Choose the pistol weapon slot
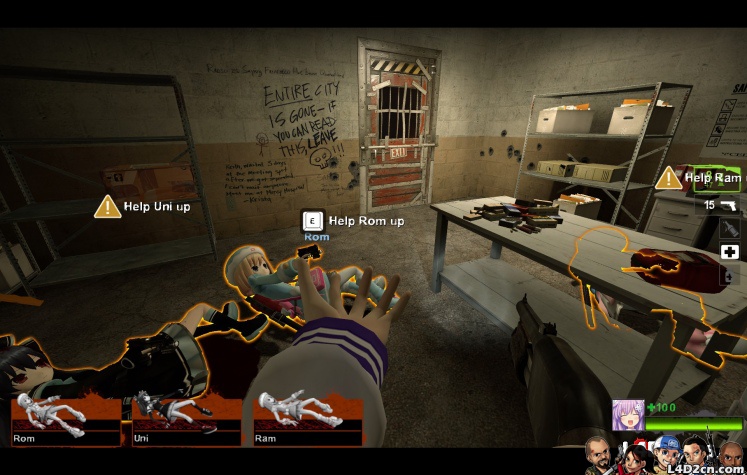The height and width of the screenshot is (475, 747). click(x=730, y=205)
